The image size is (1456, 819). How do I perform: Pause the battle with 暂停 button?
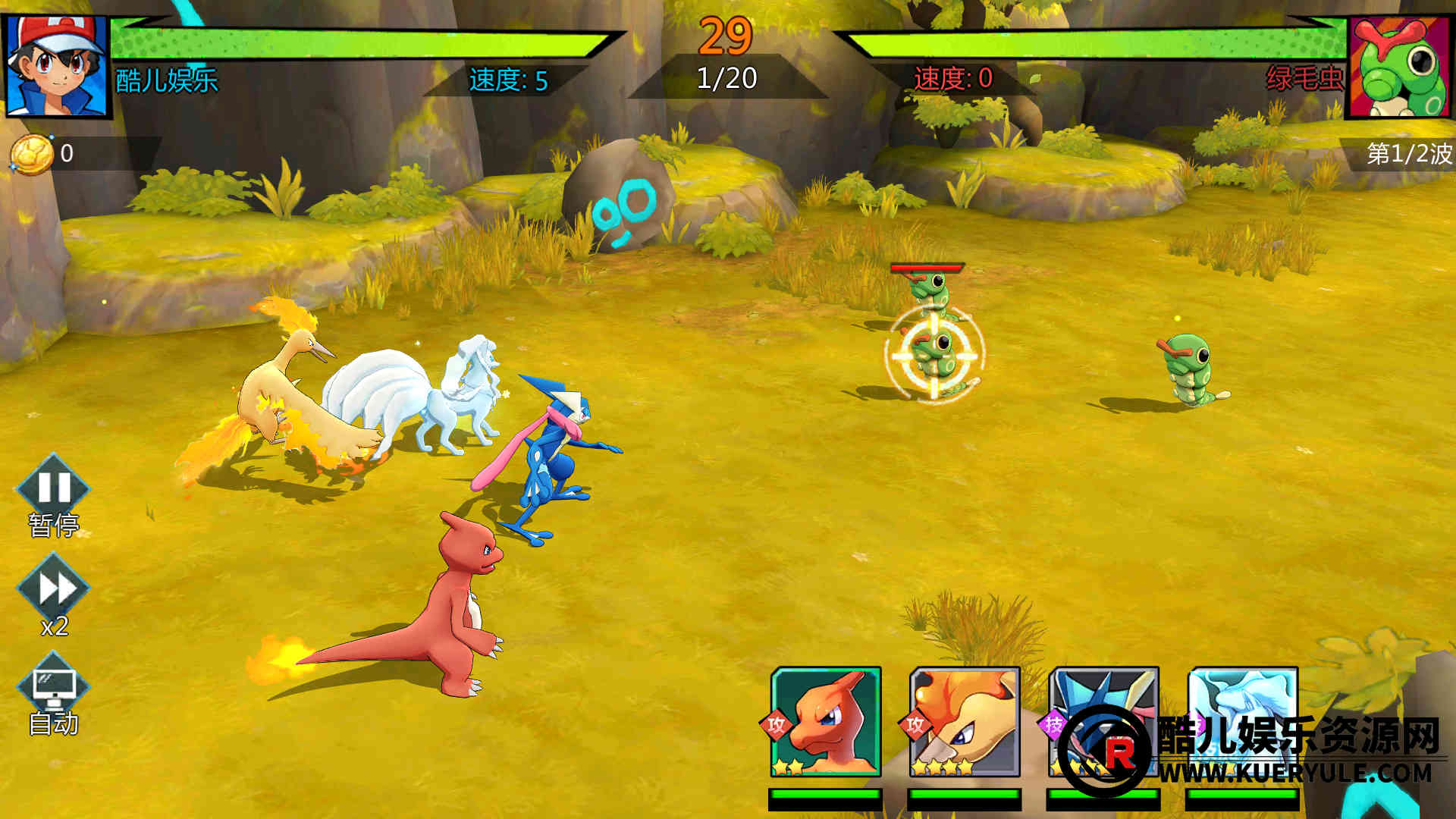53,489
